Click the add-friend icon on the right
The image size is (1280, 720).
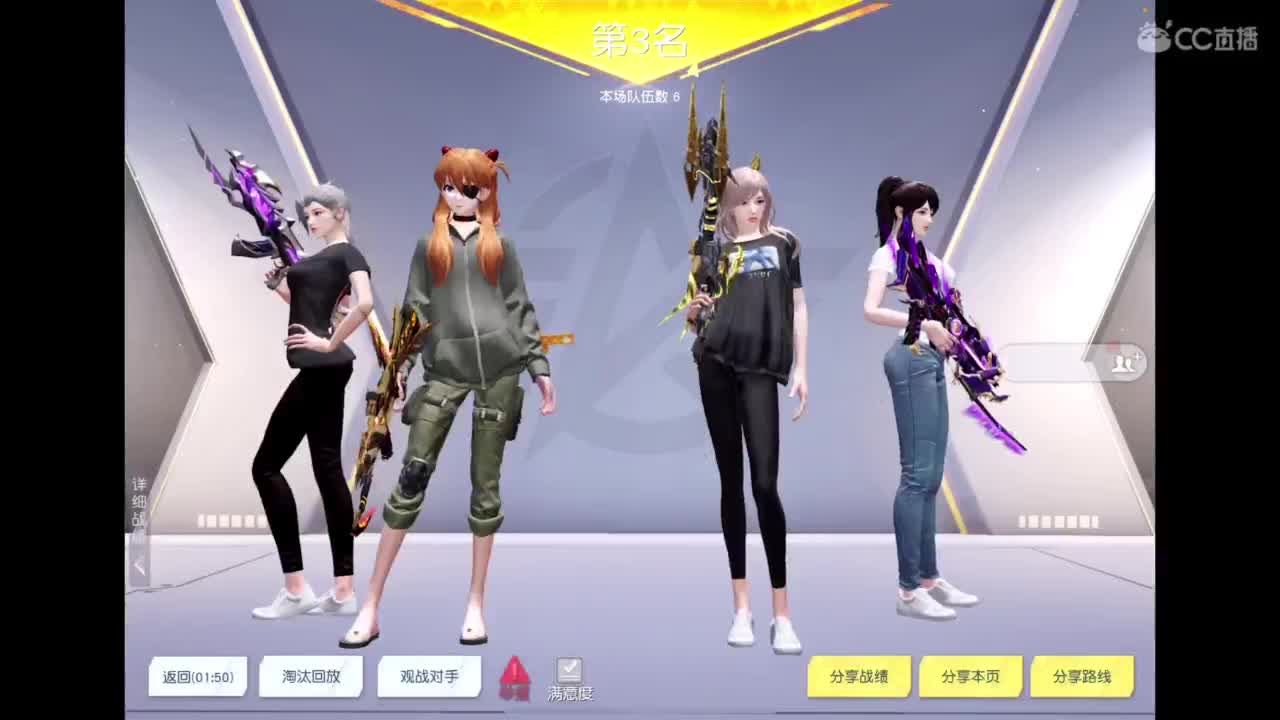pyautogui.click(x=1122, y=363)
